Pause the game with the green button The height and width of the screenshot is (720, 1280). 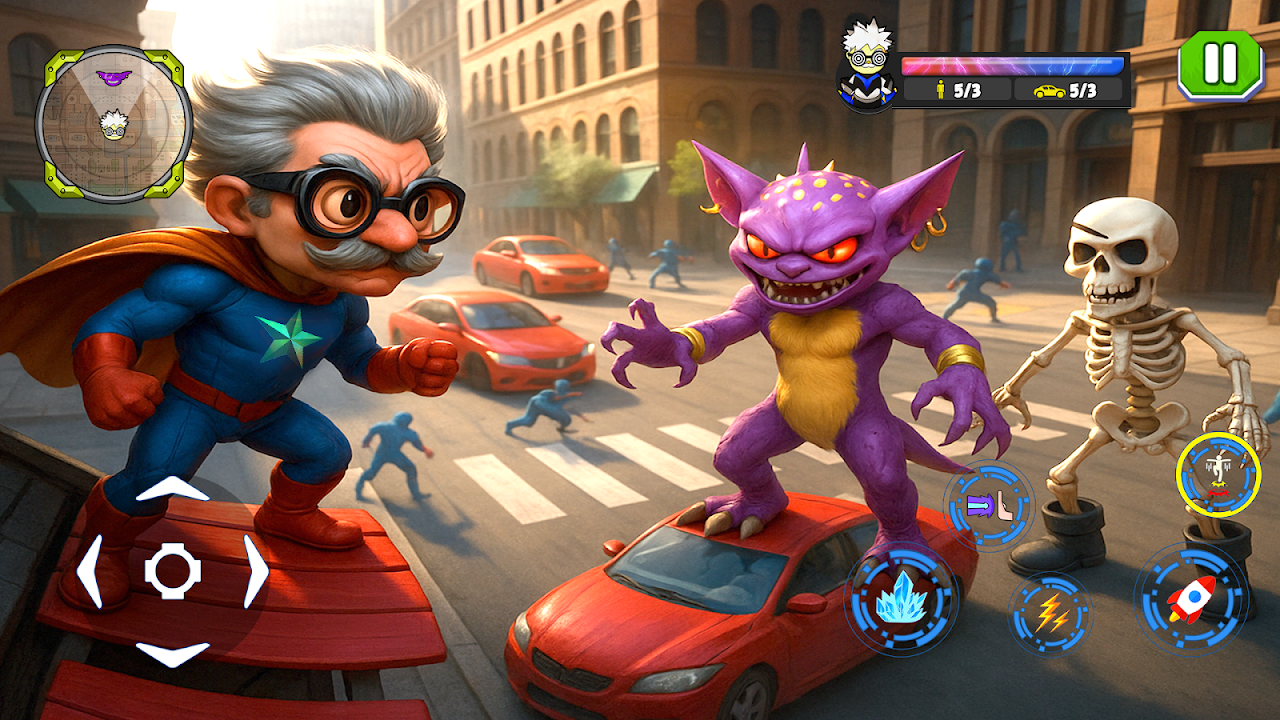[1220, 65]
